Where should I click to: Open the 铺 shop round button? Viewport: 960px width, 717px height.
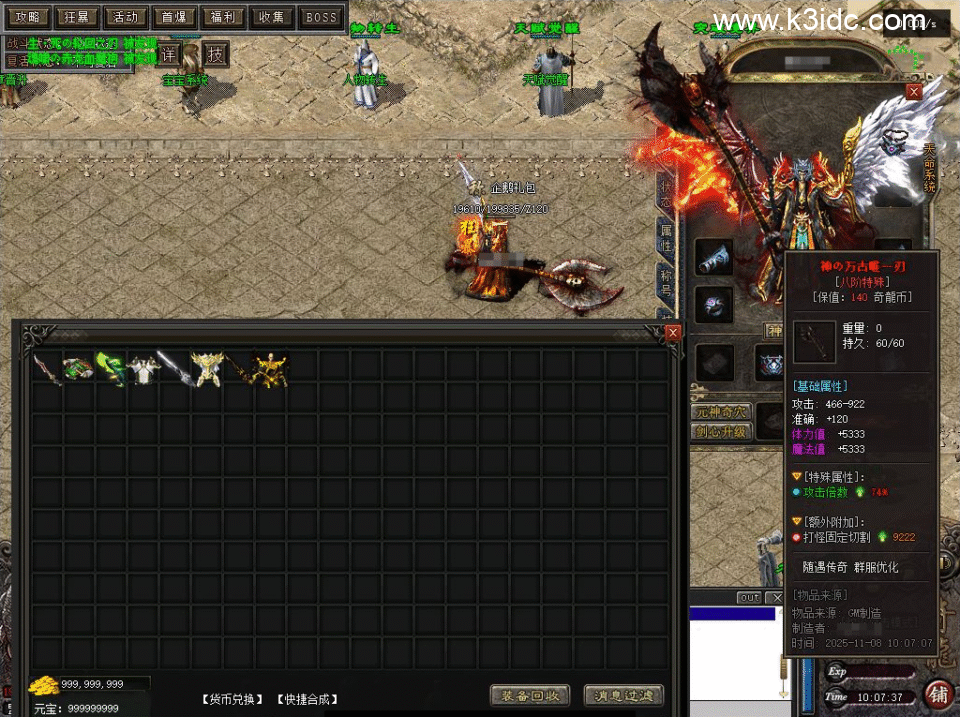pos(939,692)
